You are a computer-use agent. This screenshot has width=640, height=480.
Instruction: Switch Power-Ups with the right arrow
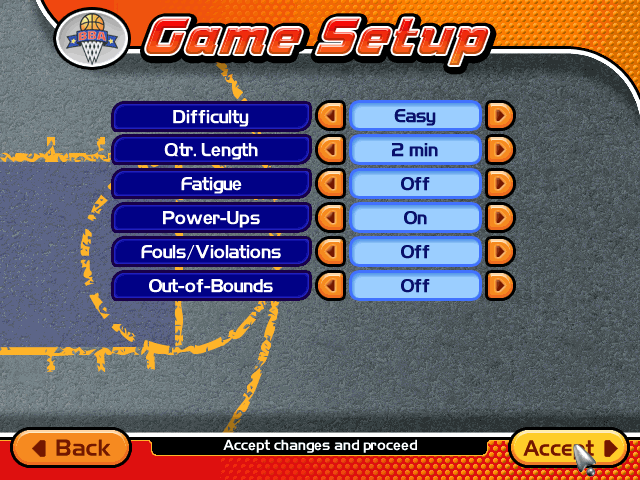point(500,218)
